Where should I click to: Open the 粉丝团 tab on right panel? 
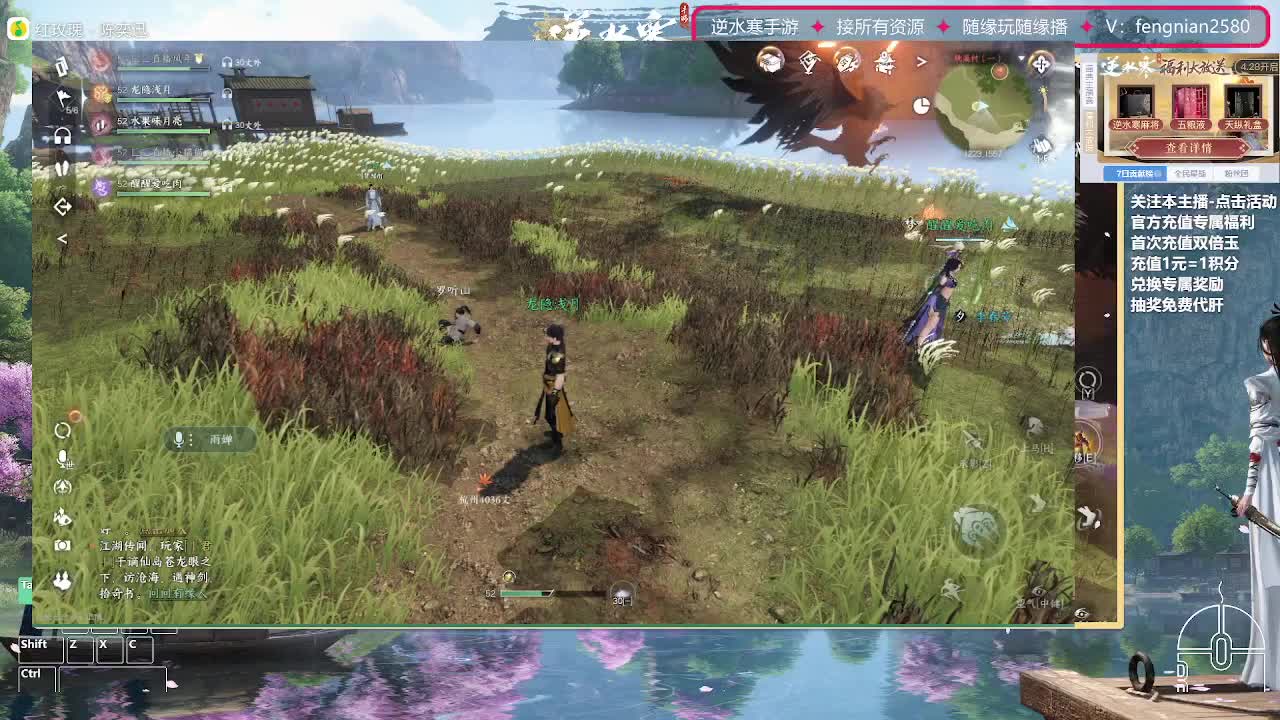coord(1236,173)
